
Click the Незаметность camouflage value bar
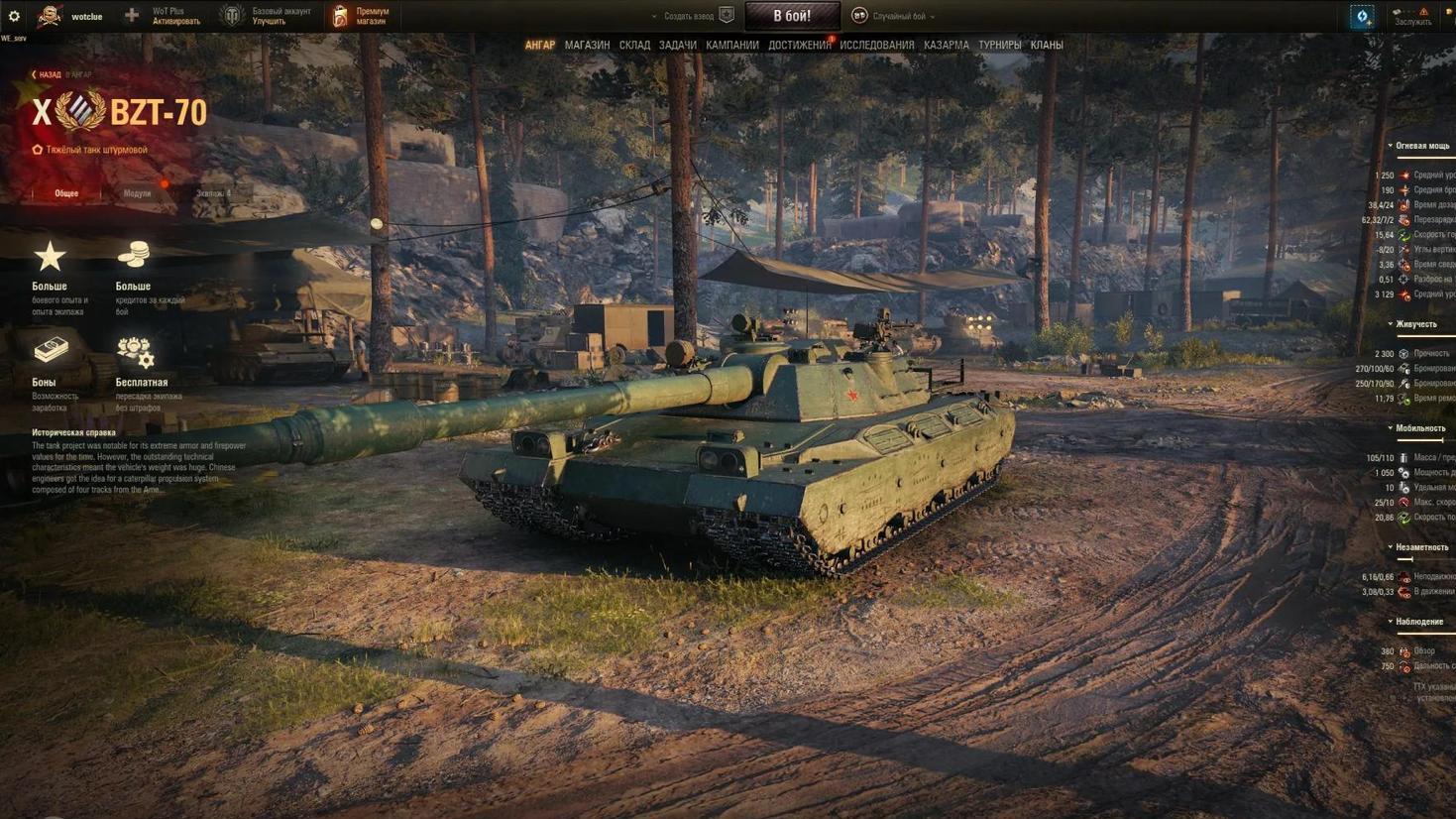[1407, 559]
